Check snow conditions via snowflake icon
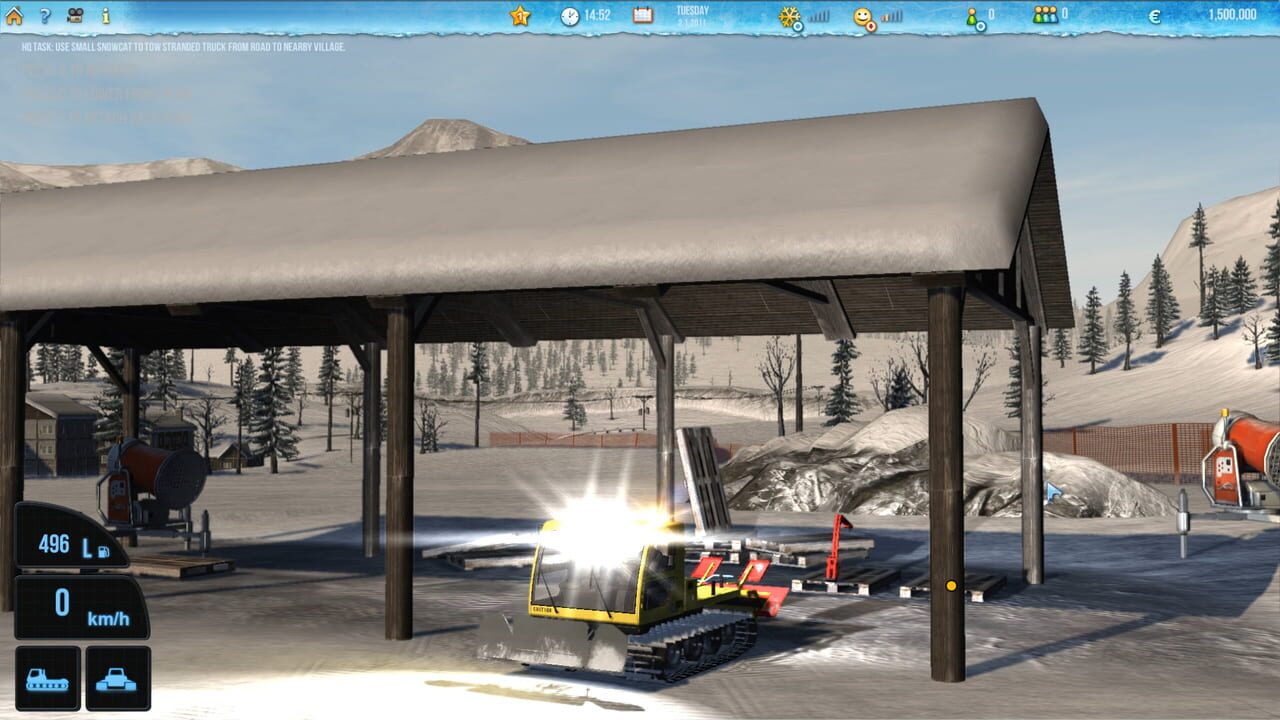Image resolution: width=1280 pixels, height=720 pixels. 790,14
